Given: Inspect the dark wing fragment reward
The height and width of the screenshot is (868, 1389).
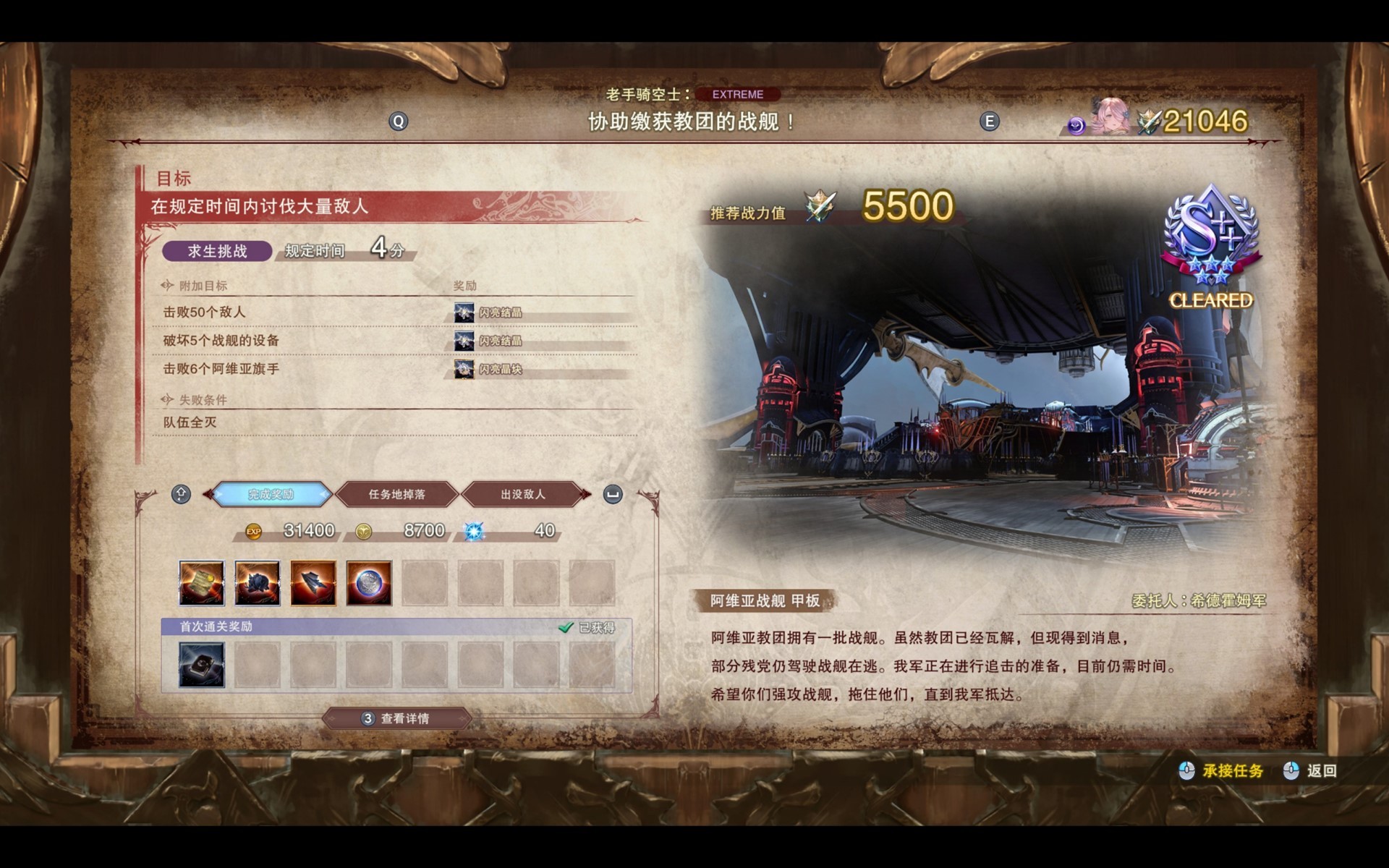Looking at the screenshot, I should pyautogui.click(x=313, y=583).
